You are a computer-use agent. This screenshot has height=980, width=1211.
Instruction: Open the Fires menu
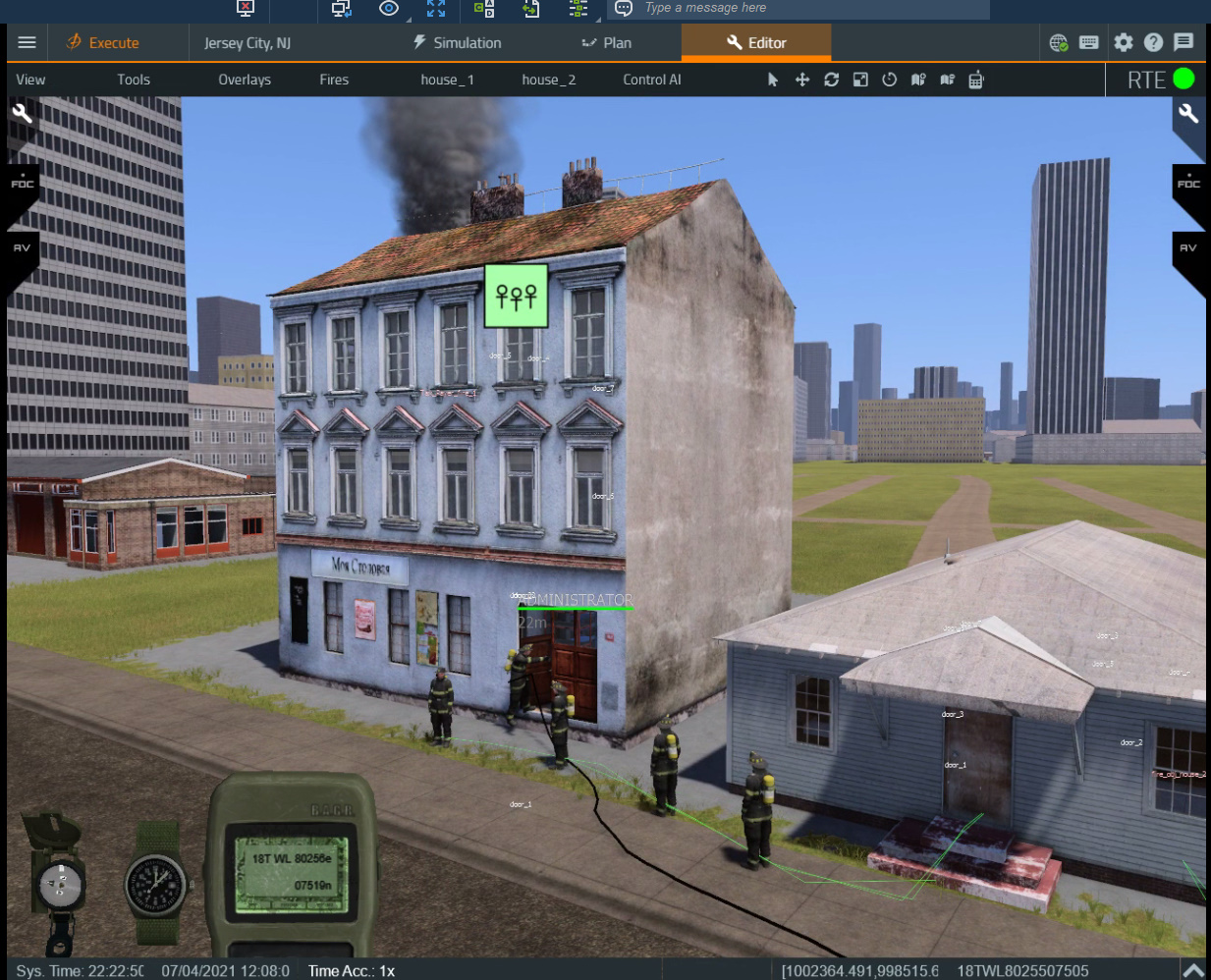tap(334, 80)
